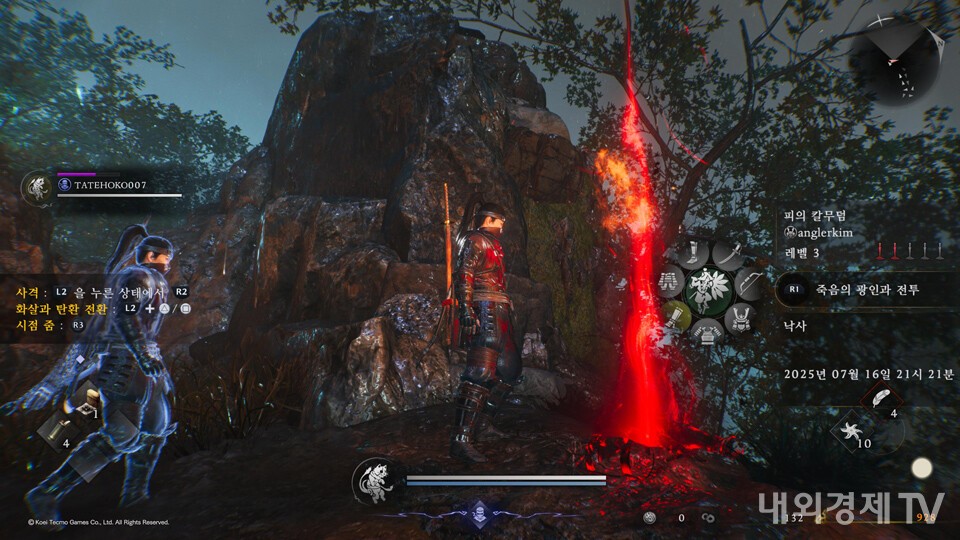Image resolution: width=960 pixels, height=540 pixels.
Task: Select the bow icon in the equipment wheel
Action: coord(750,285)
